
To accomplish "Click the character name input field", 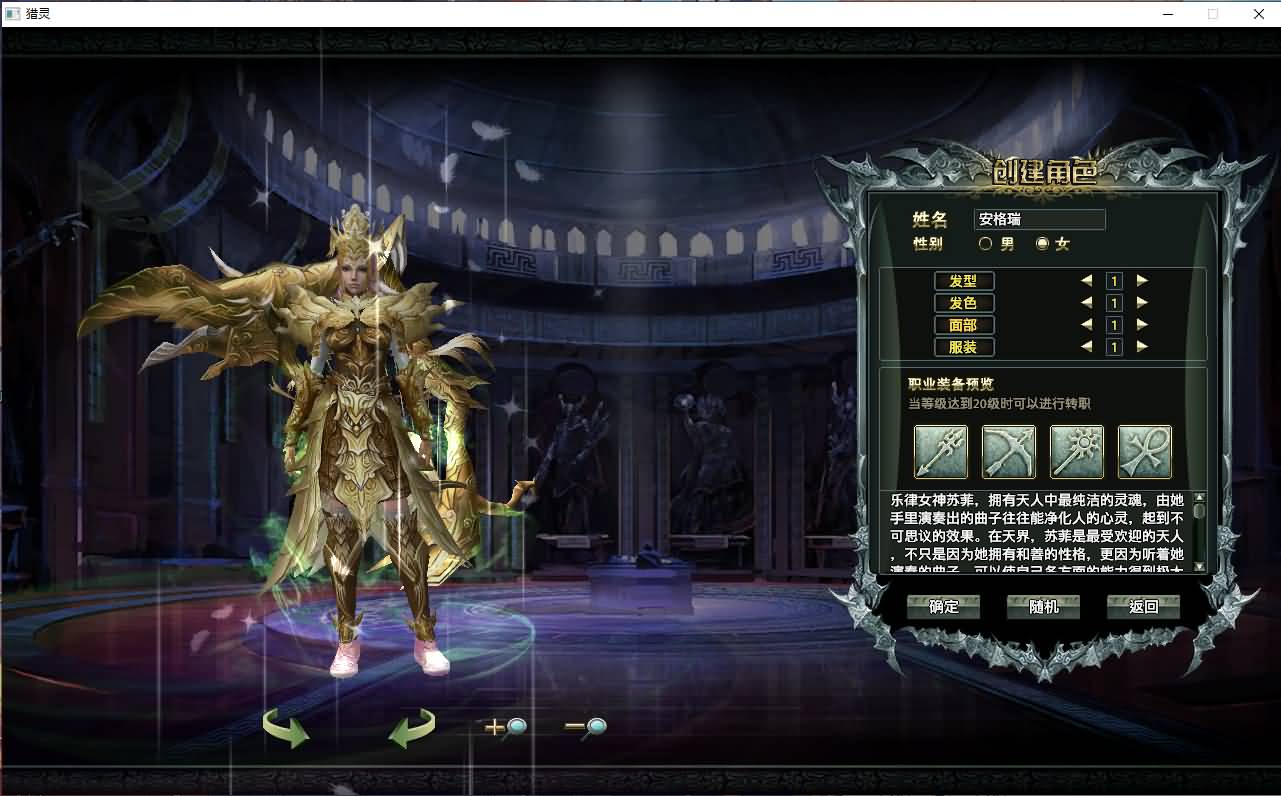I will pos(1039,219).
